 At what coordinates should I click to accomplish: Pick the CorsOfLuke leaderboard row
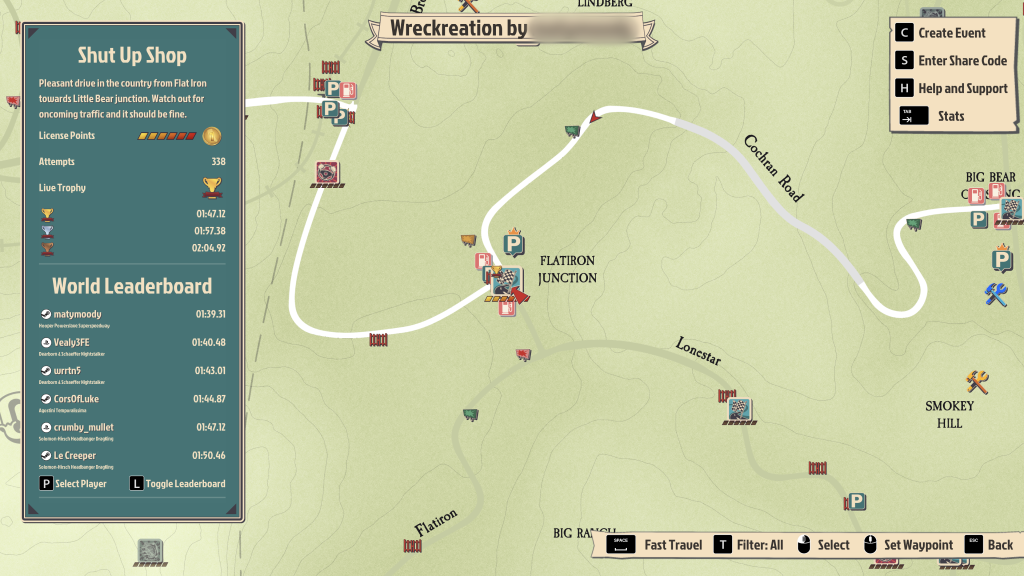point(132,403)
